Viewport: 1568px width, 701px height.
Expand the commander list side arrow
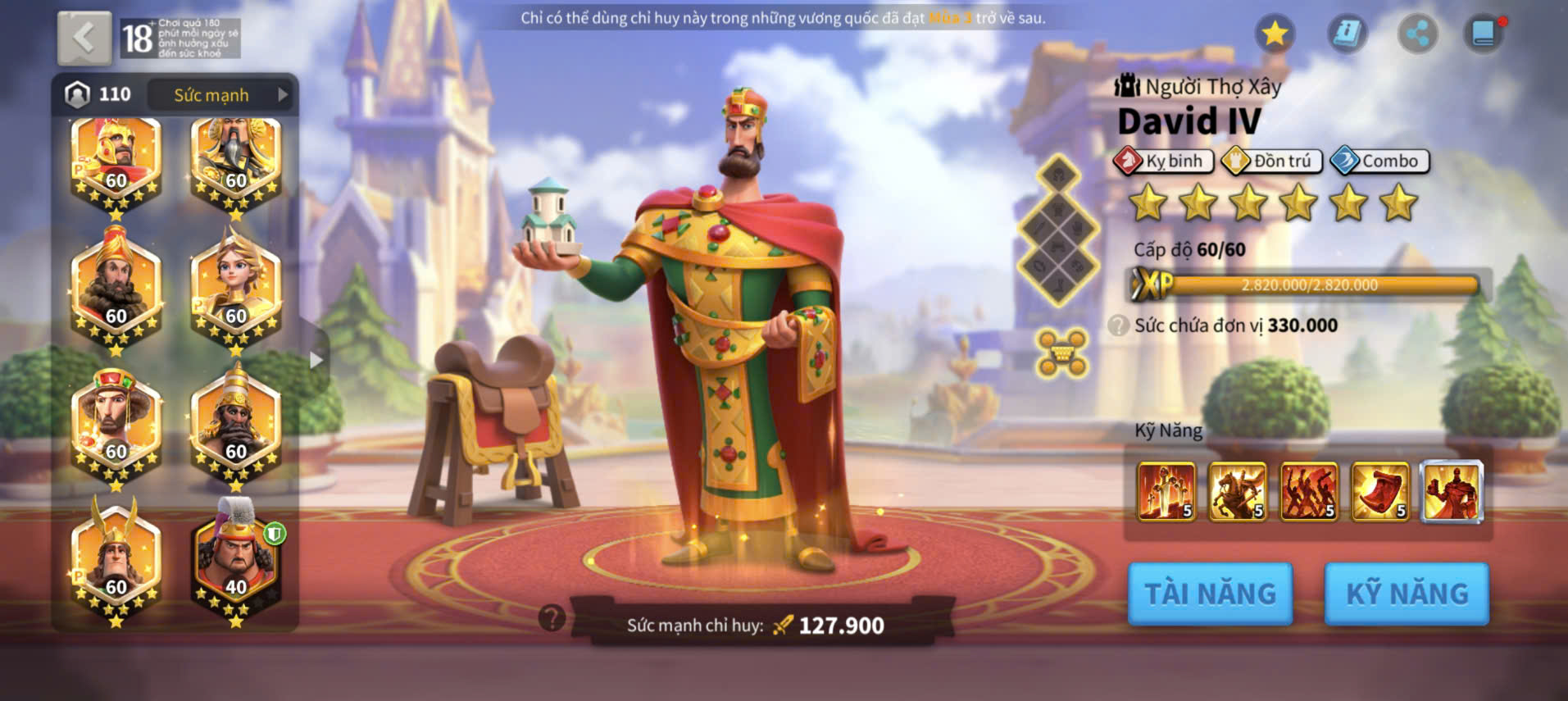316,360
